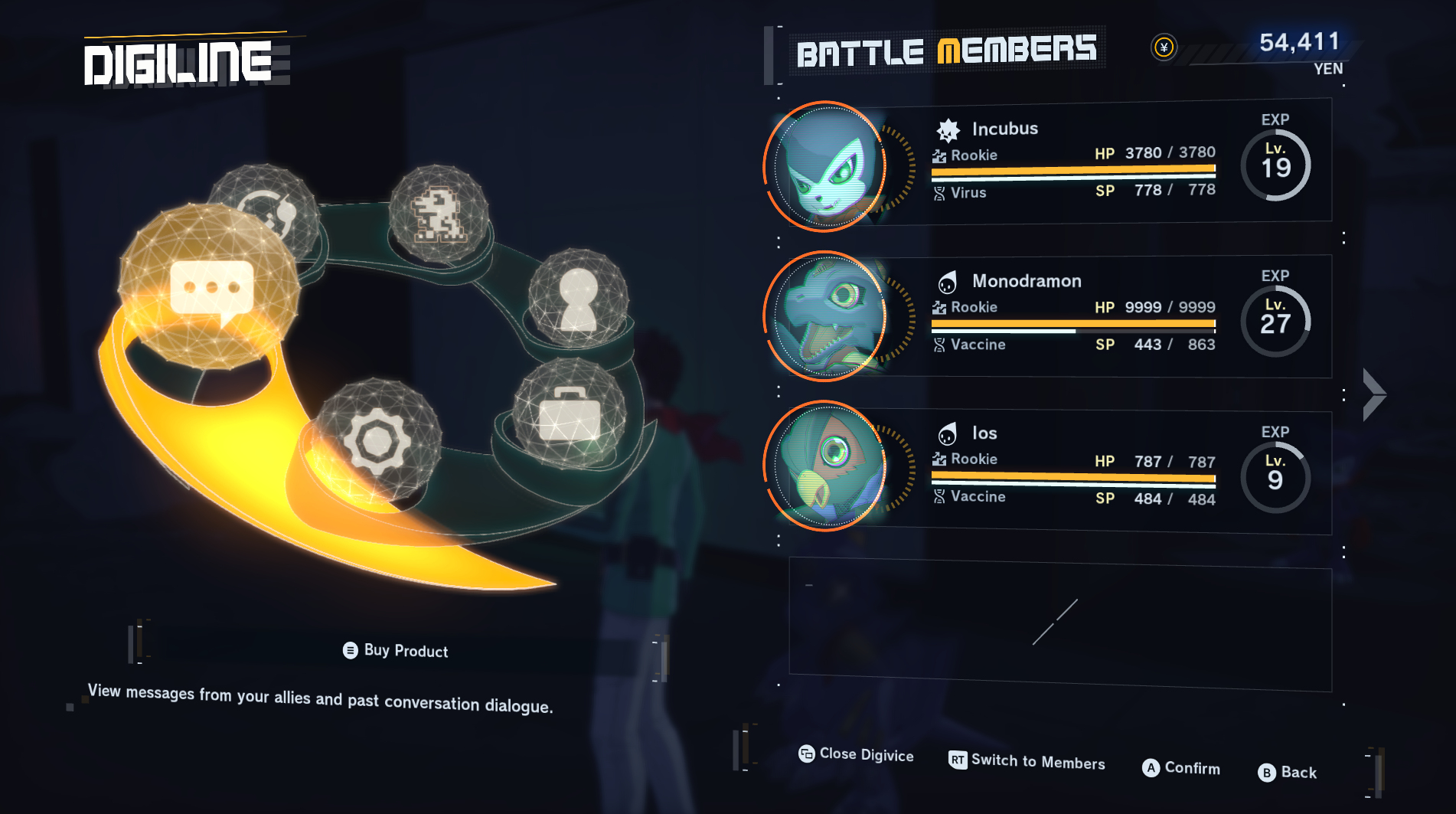The height and width of the screenshot is (814, 1456).
Task: Close the Digivice menu
Action: [856, 755]
